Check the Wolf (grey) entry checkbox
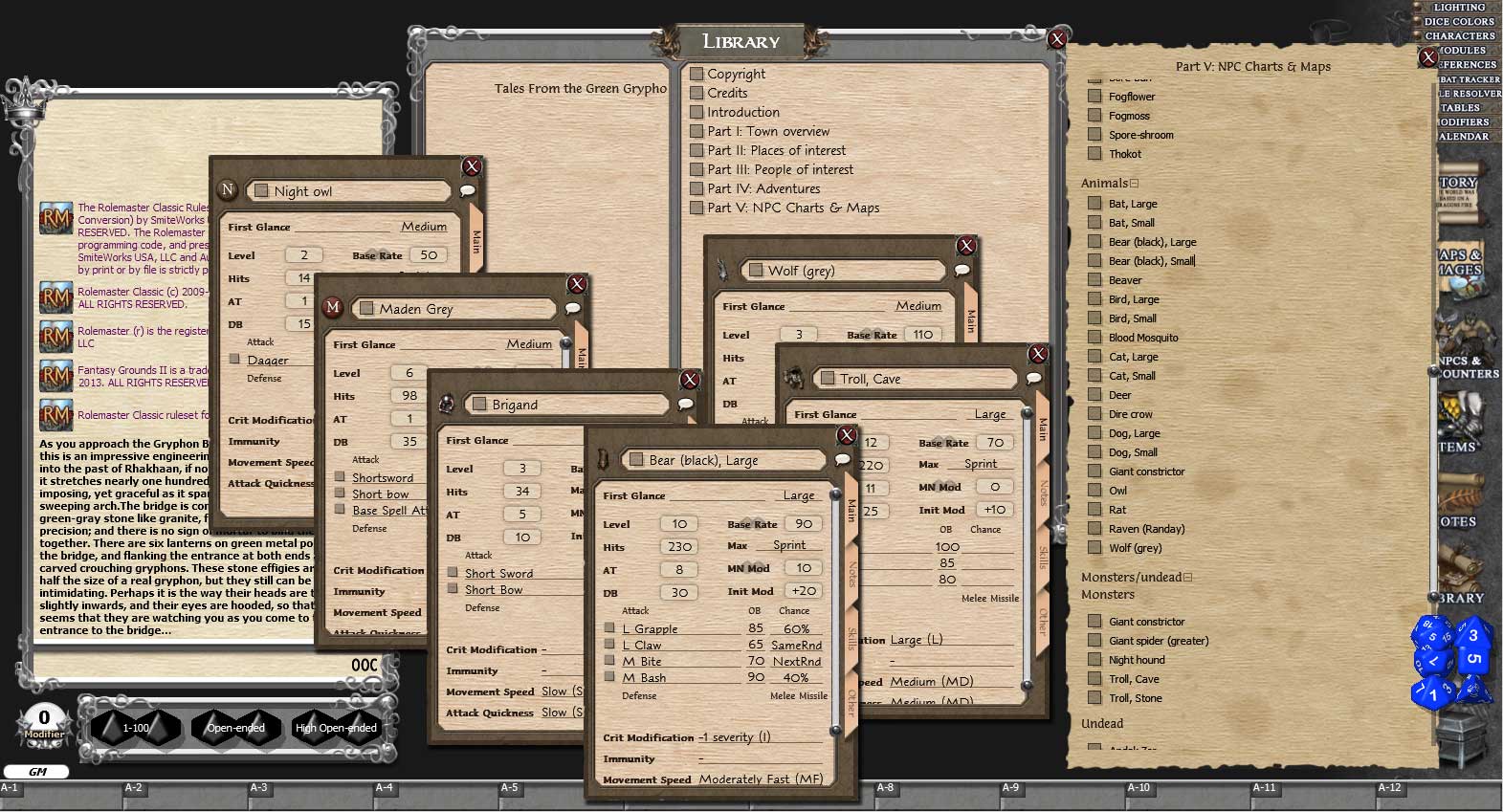1503x812 pixels. coord(1095,547)
